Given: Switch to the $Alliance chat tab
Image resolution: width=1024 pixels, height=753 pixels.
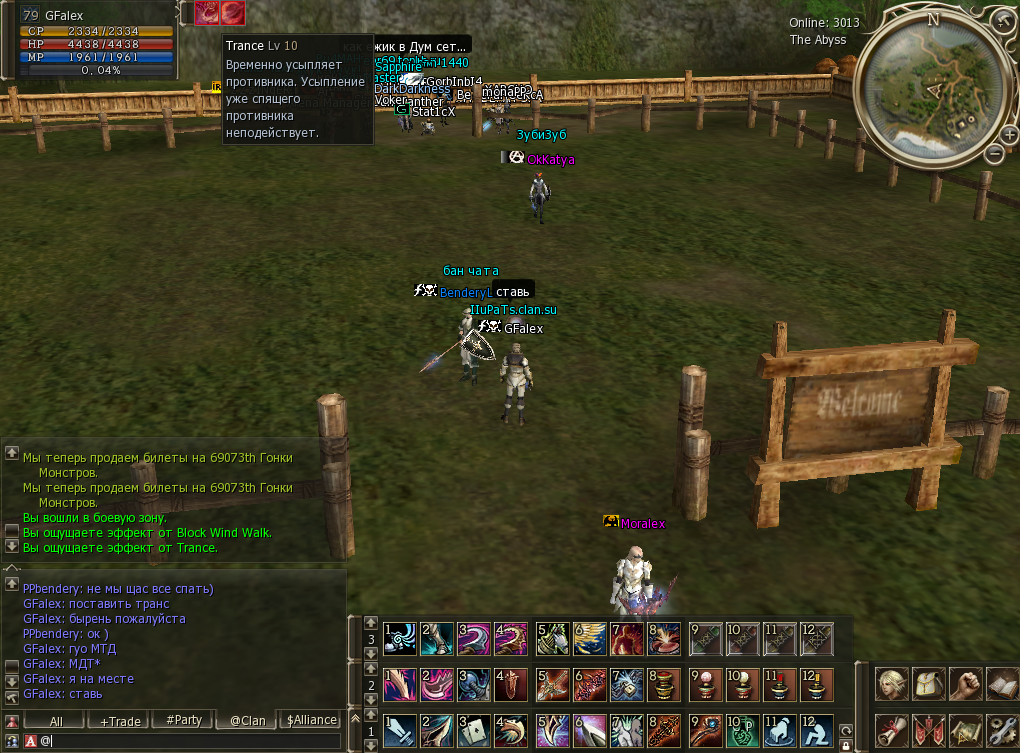Looking at the screenshot, I should pyautogui.click(x=312, y=720).
